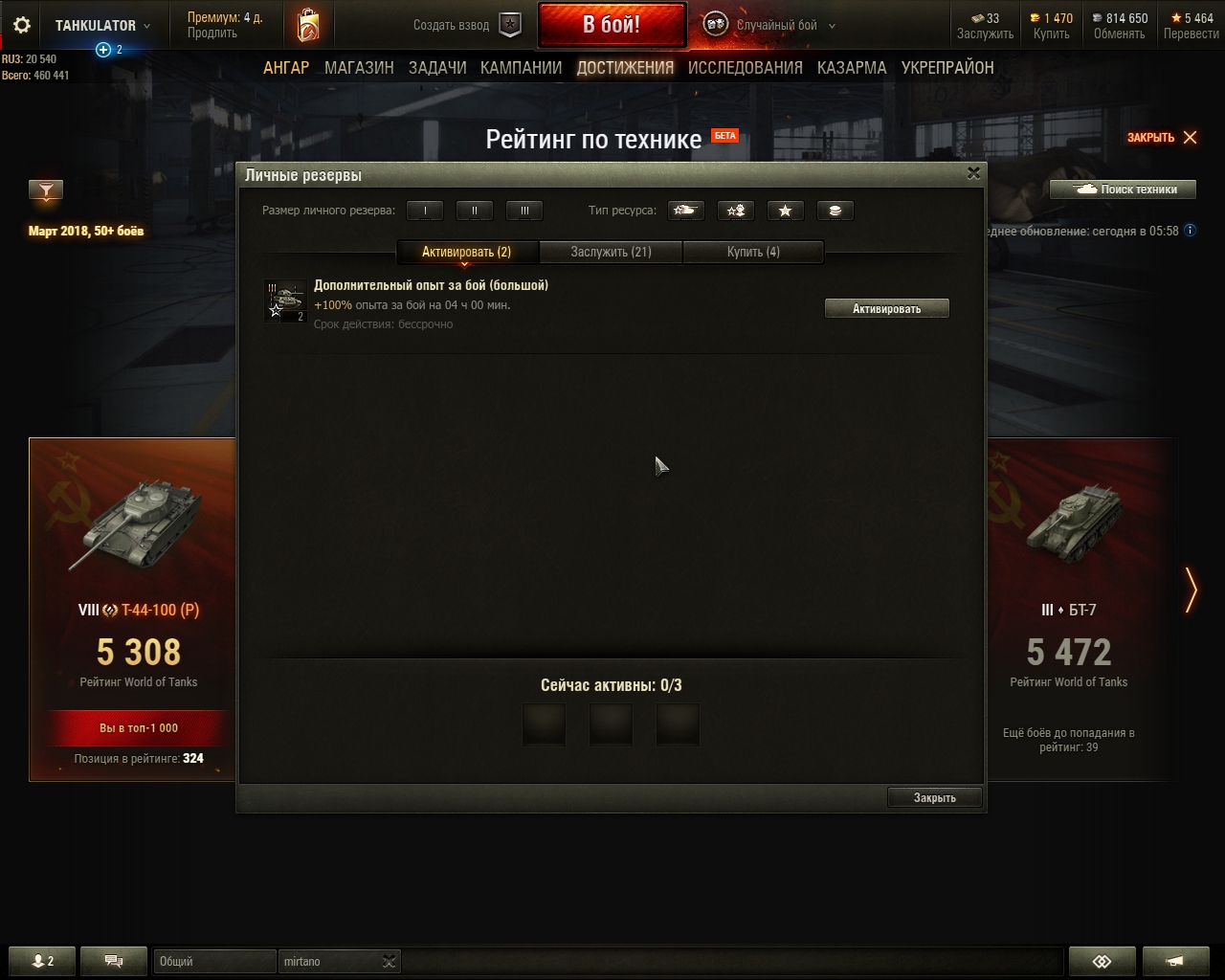Viewport: 1225px width, 980px height.
Task: Open the КАЗАРМА barracks
Action: pyautogui.click(x=852, y=68)
